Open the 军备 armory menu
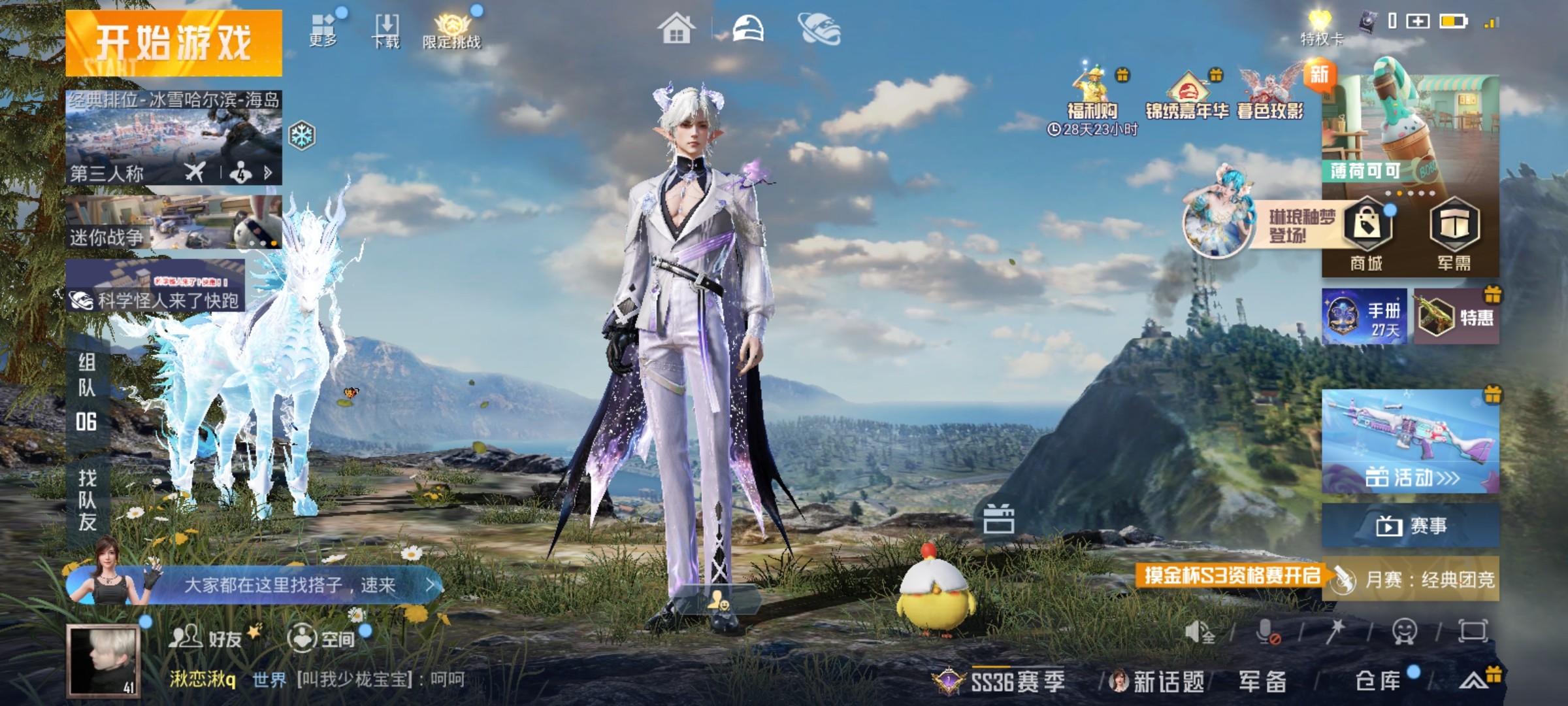 (1262, 681)
